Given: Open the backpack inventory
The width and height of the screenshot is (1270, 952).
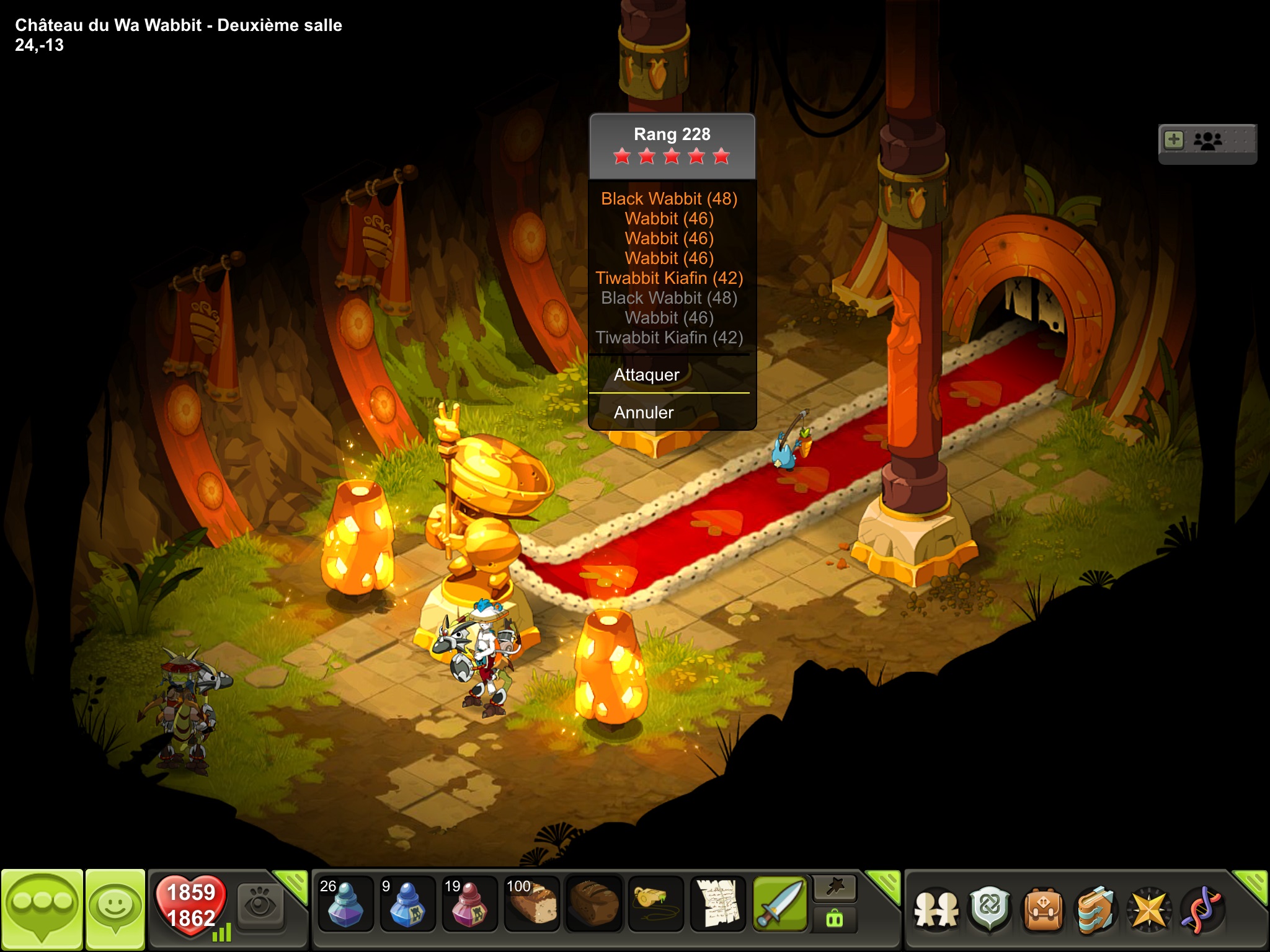Looking at the screenshot, I should click(1043, 910).
